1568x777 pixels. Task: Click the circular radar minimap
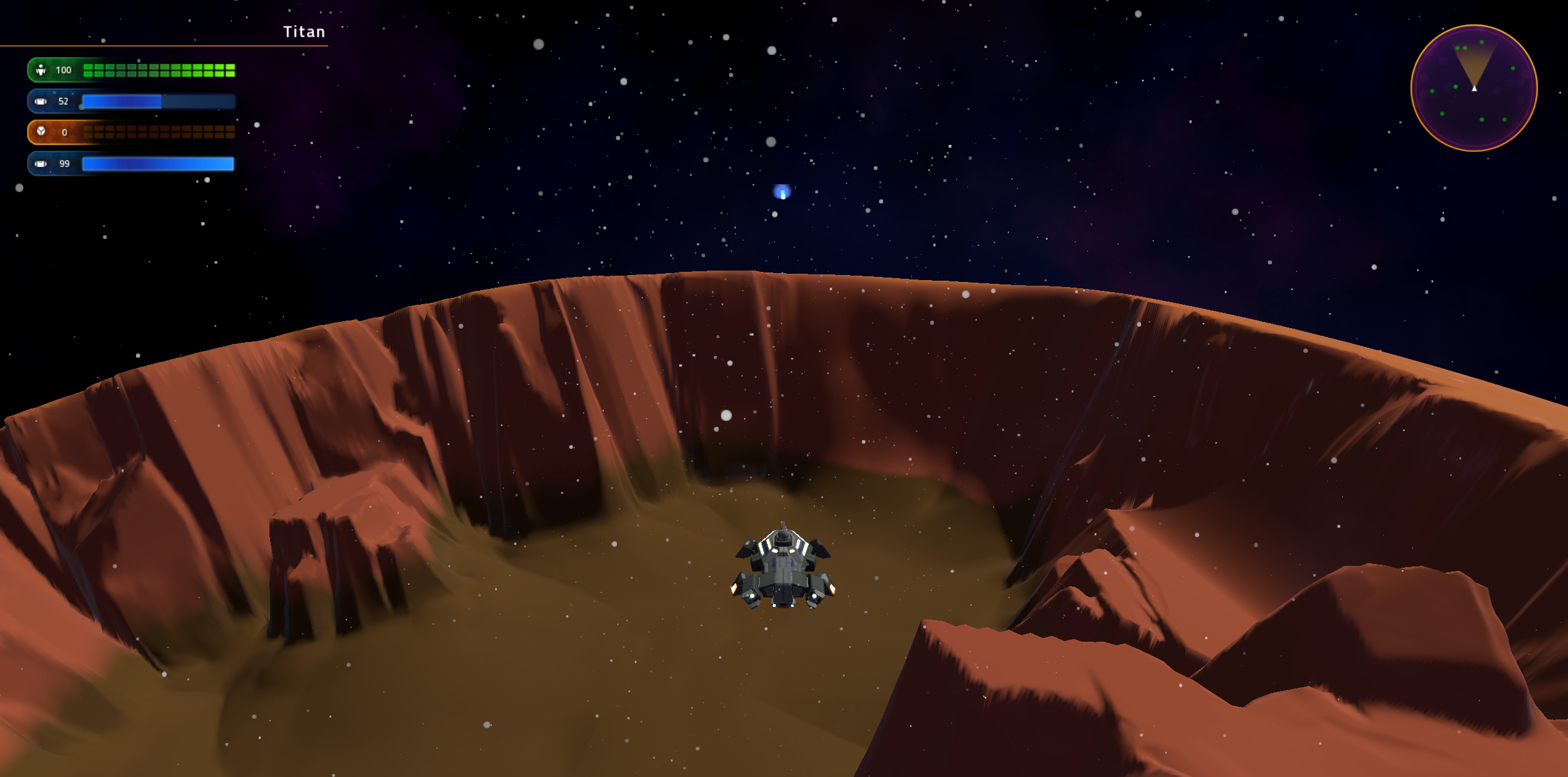point(1474,88)
